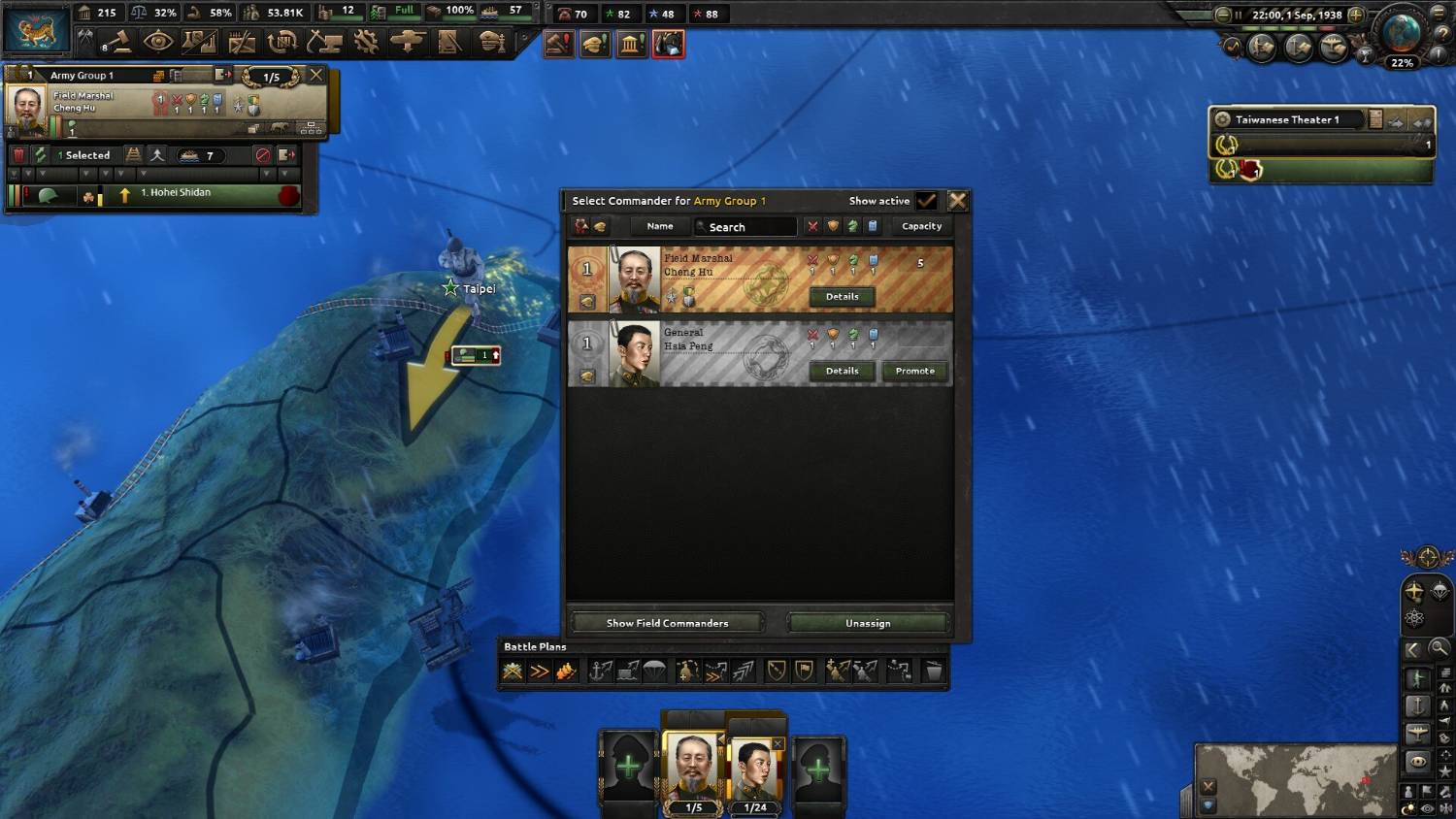Increase game speed with plus button
This screenshot has width=1456, height=819.
1356,16
